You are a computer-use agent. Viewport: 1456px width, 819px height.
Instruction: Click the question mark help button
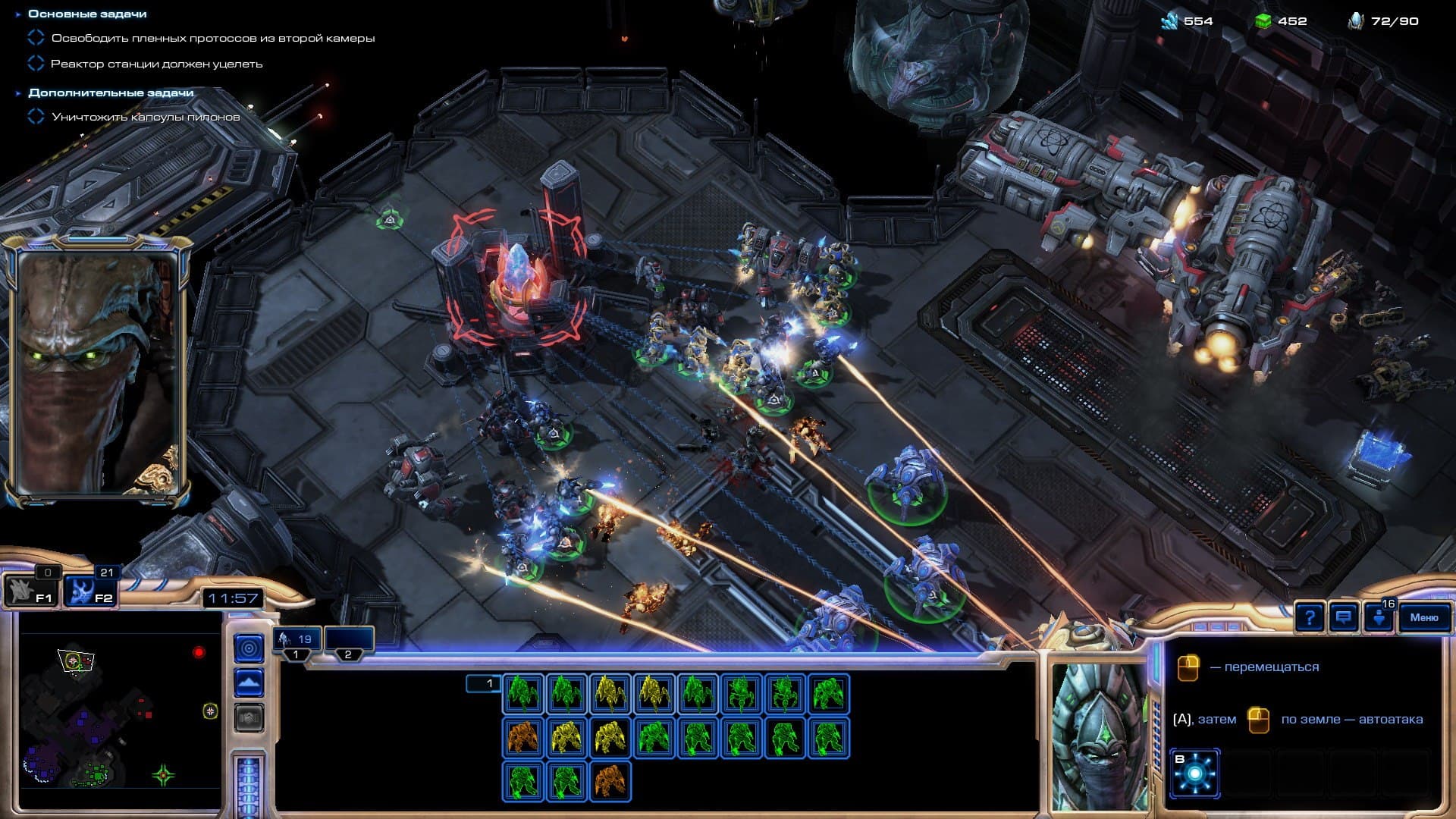1310,617
